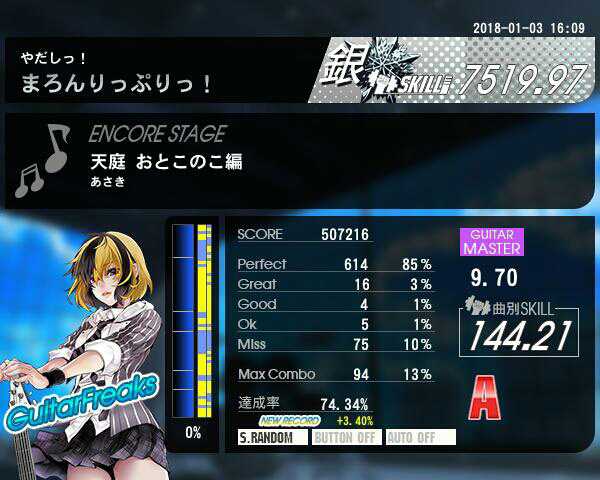The image size is (600, 480).
Task: Select the GUITAR MASTER difficulty badge
Action: (490, 241)
